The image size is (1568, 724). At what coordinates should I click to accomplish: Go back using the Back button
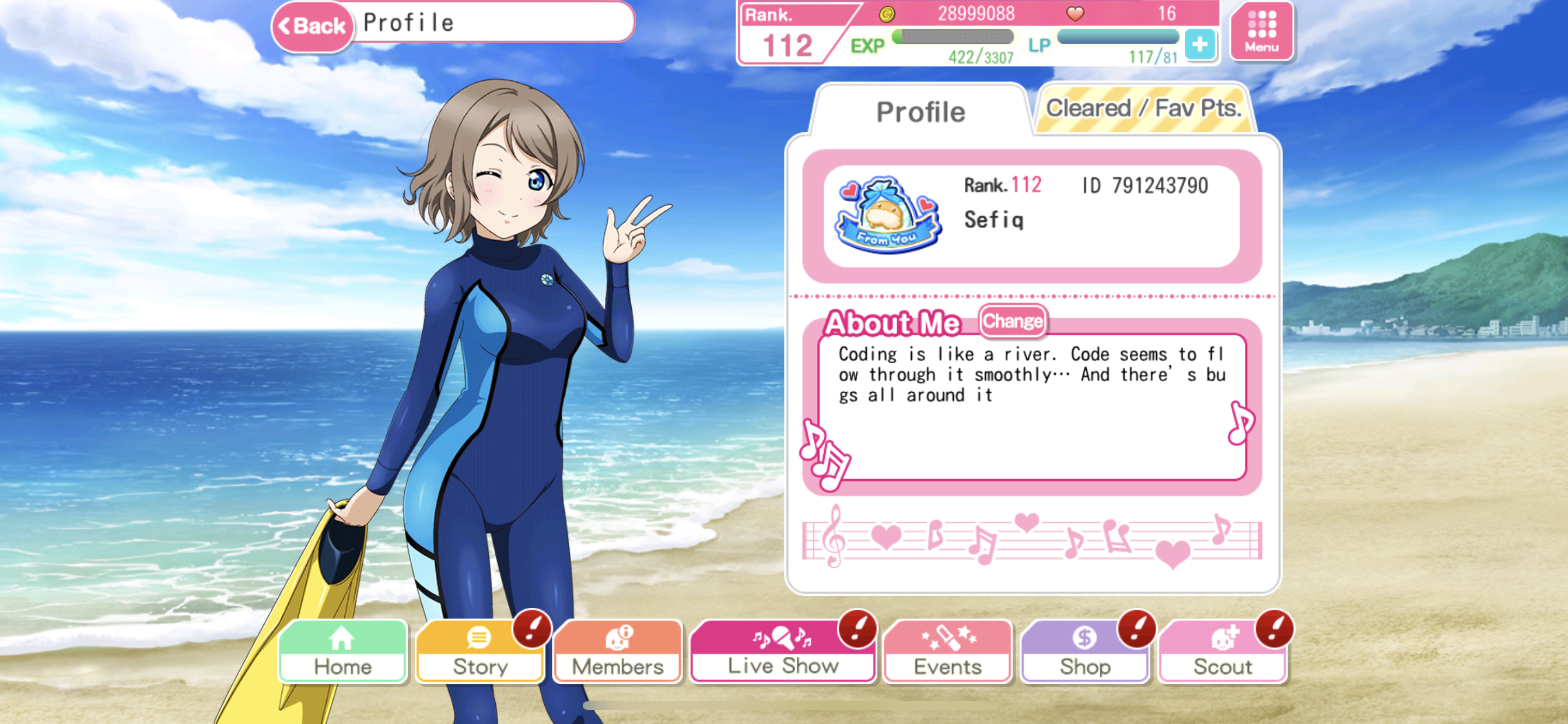click(312, 26)
